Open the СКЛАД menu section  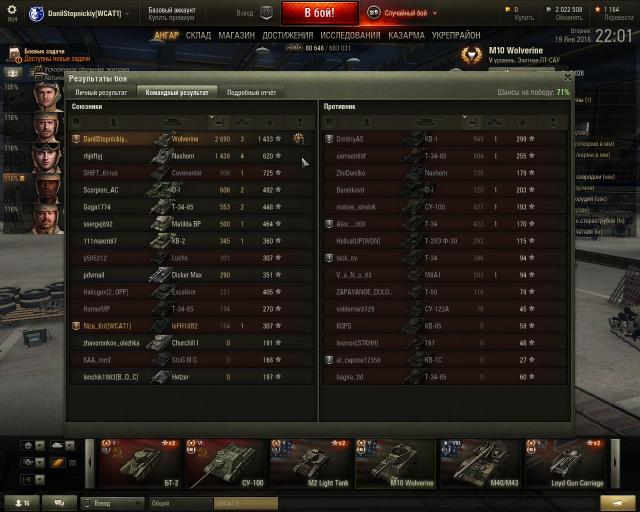point(198,35)
